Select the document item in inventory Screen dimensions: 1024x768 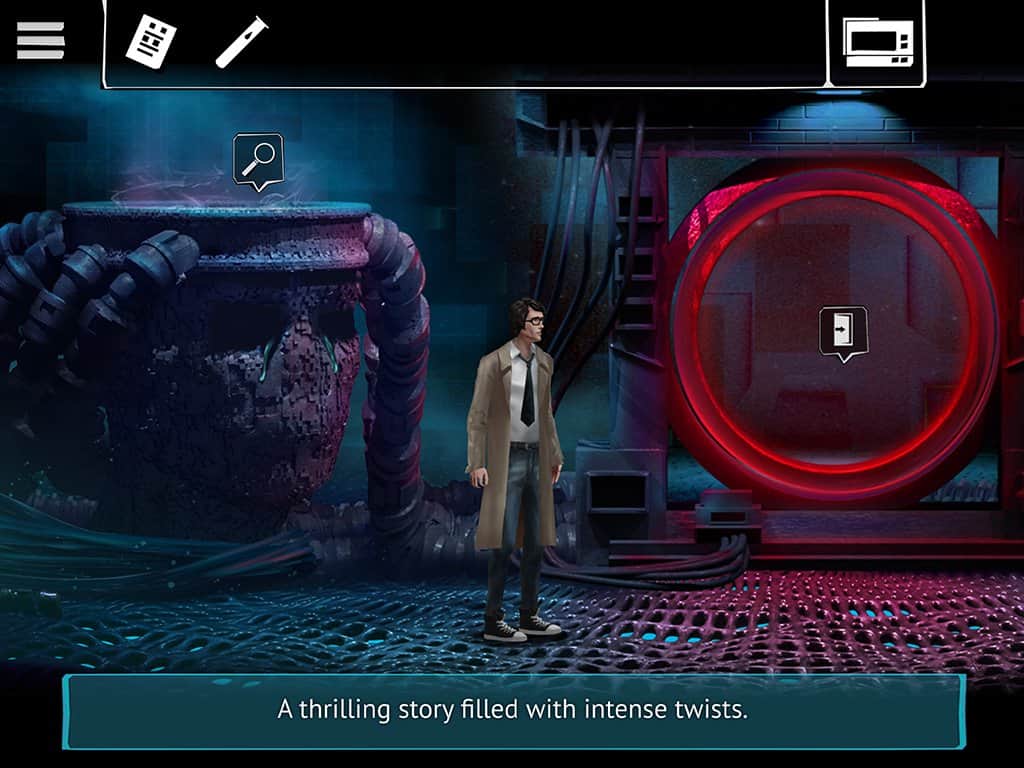click(151, 43)
